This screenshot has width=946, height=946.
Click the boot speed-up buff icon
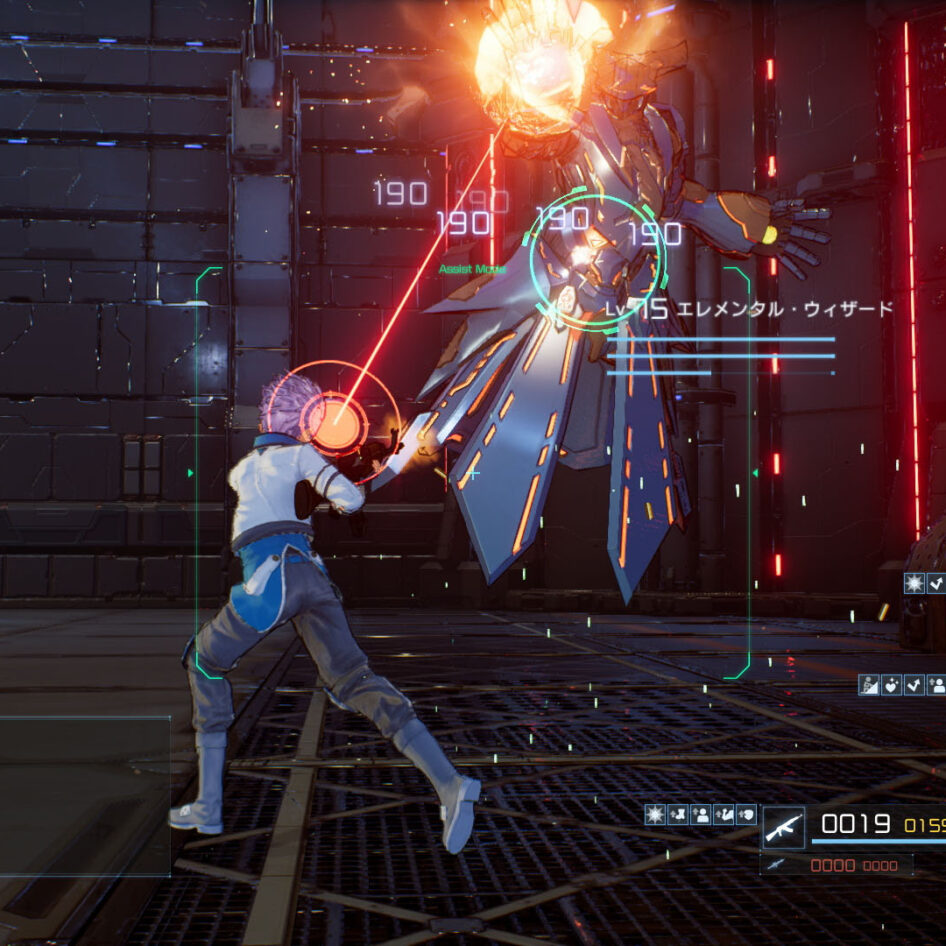coord(678,814)
